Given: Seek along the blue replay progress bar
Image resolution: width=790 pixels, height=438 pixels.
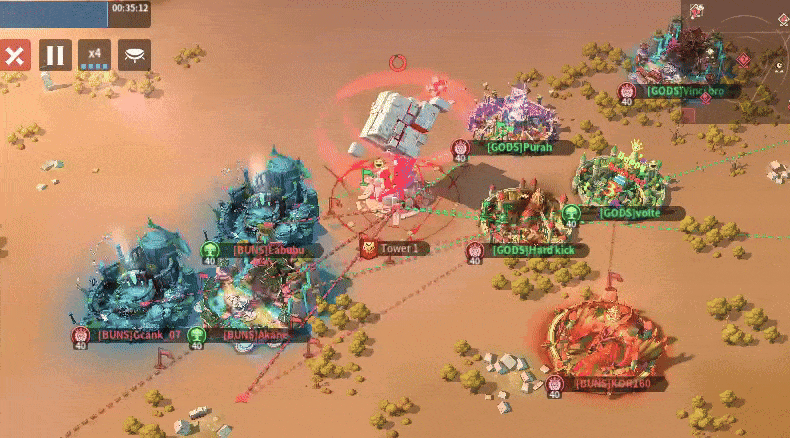Looking at the screenshot, I should (x=54, y=13).
